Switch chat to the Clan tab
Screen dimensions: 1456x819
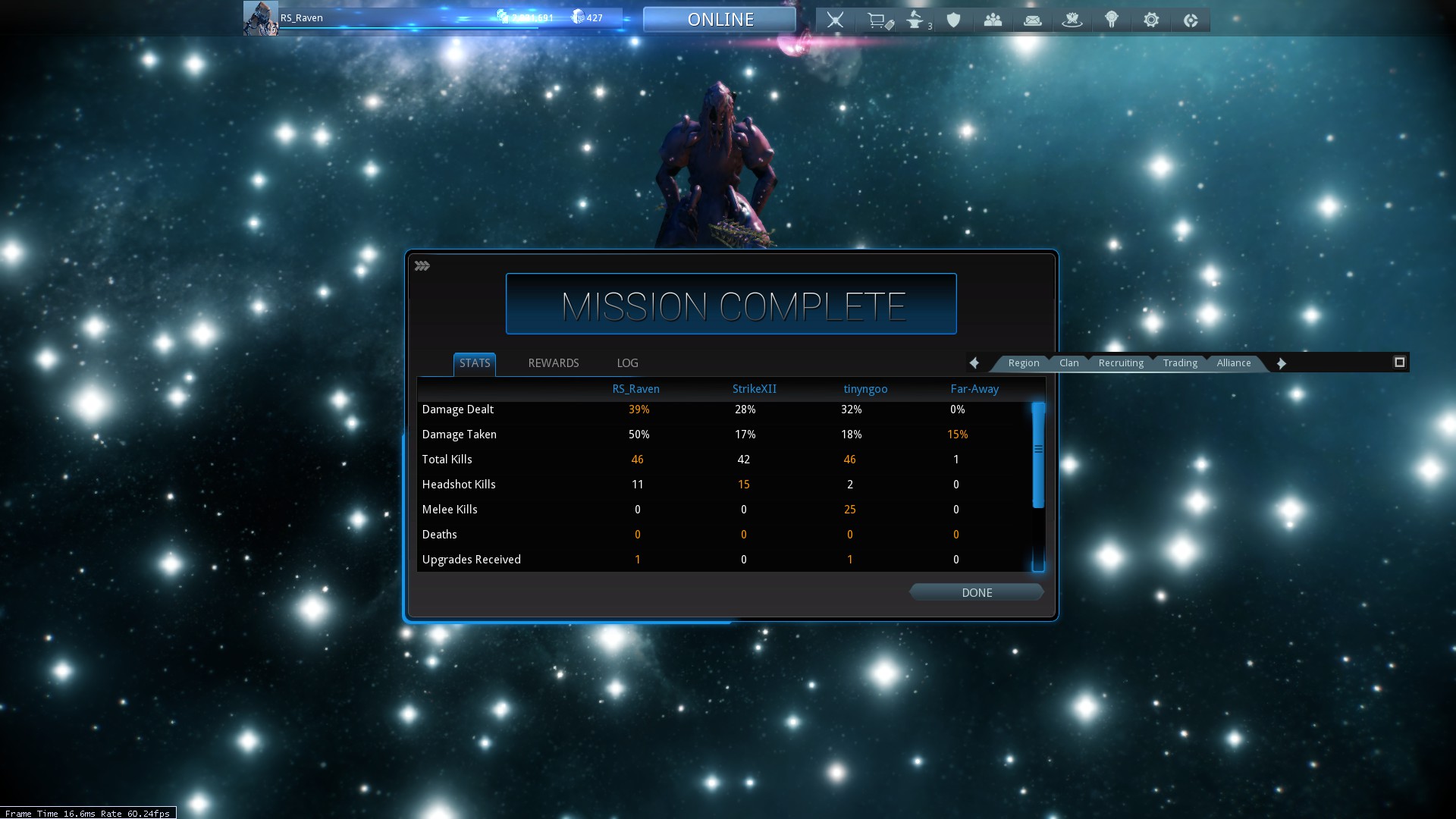click(x=1068, y=363)
